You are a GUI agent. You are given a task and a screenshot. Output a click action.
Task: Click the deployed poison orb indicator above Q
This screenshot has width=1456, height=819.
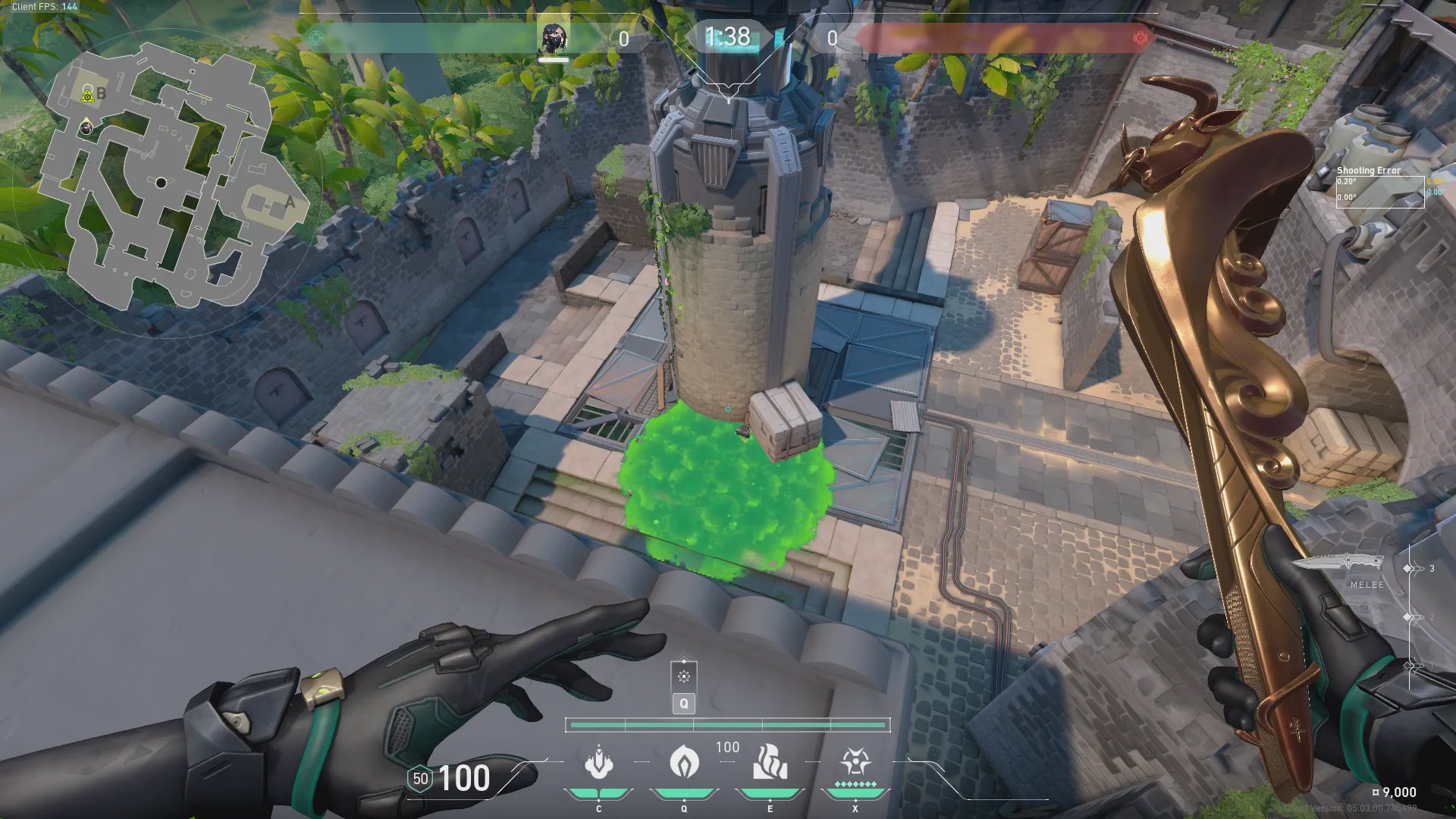coord(684,676)
